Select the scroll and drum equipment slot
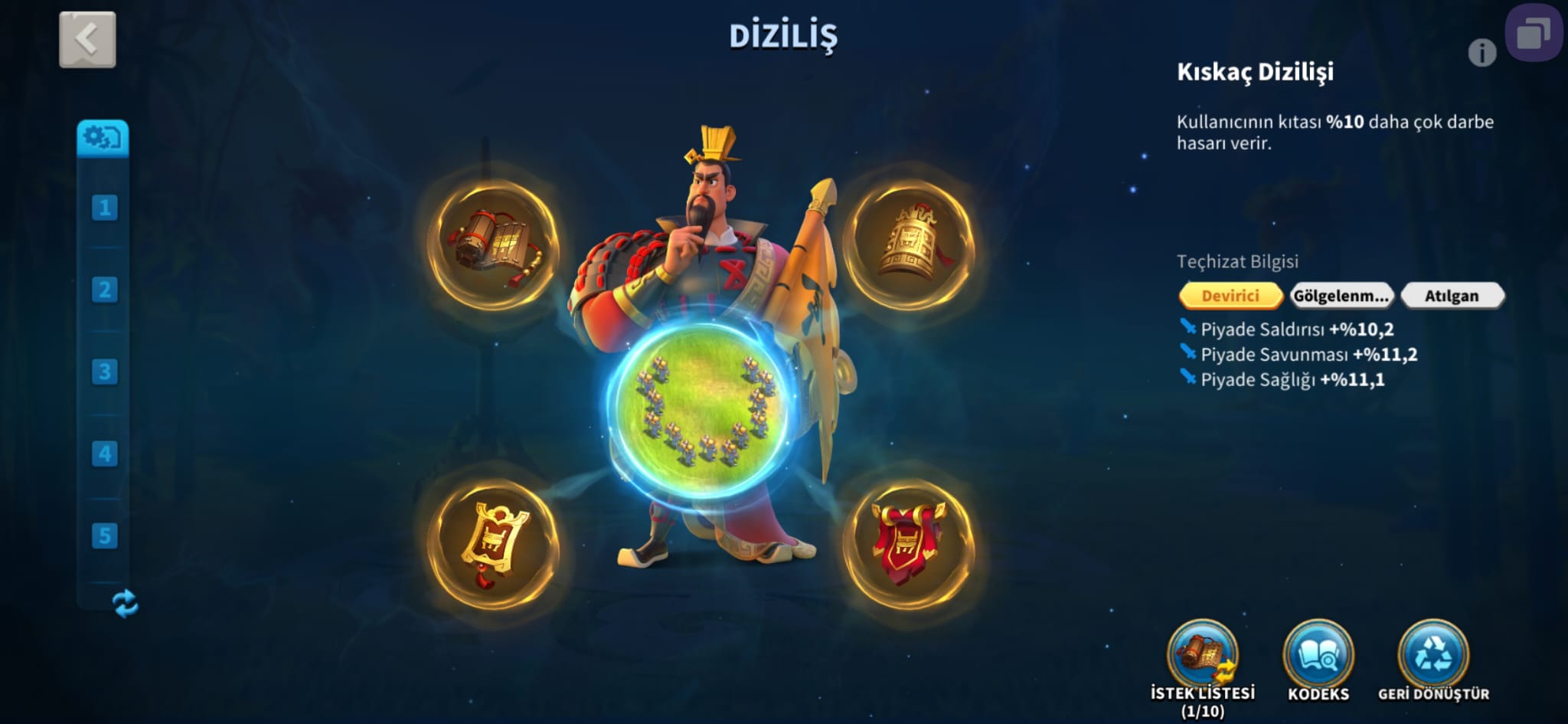Screen dimensions: 1568x724 [495, 245]
